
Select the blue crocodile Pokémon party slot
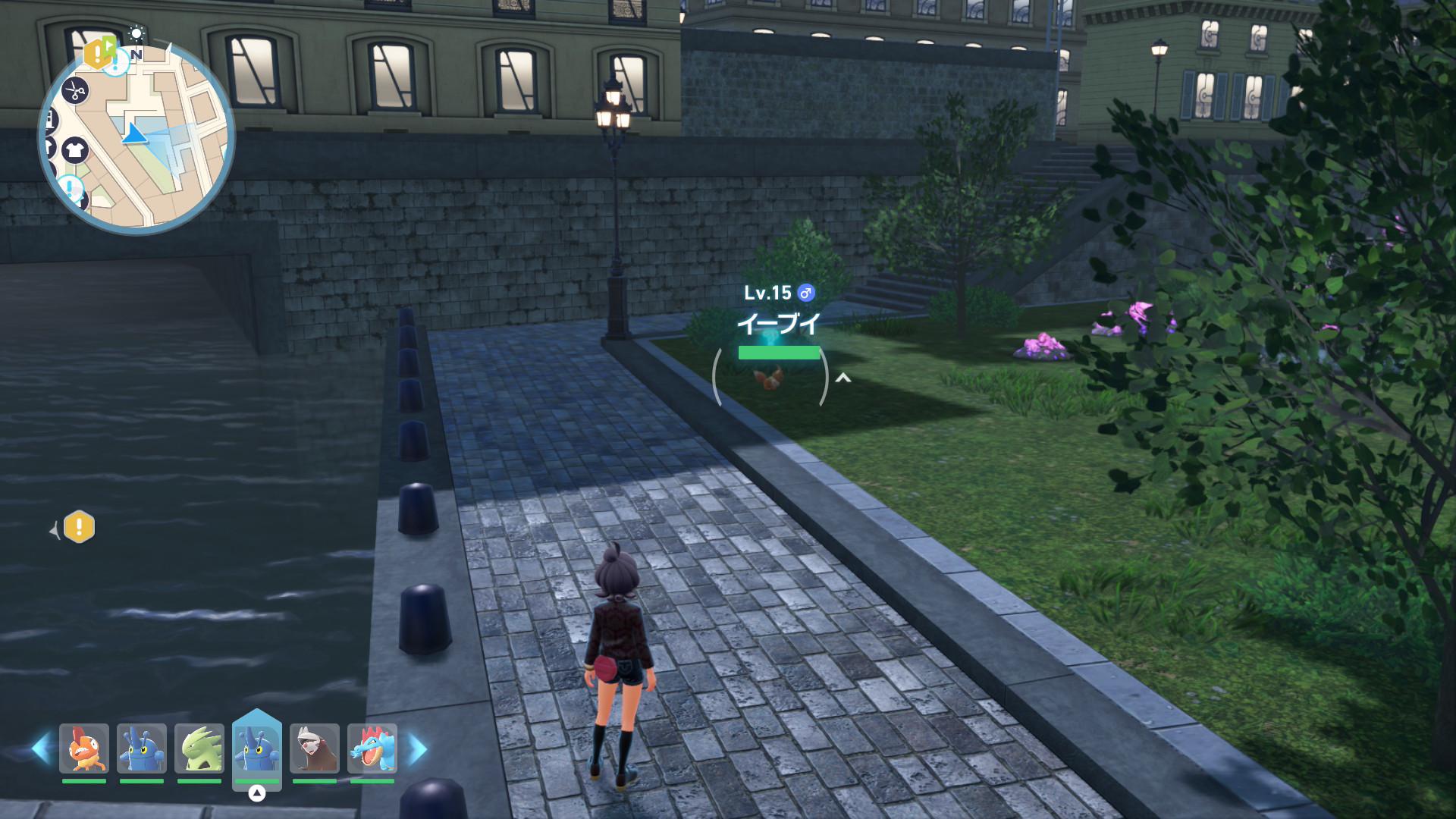[372, 748]
